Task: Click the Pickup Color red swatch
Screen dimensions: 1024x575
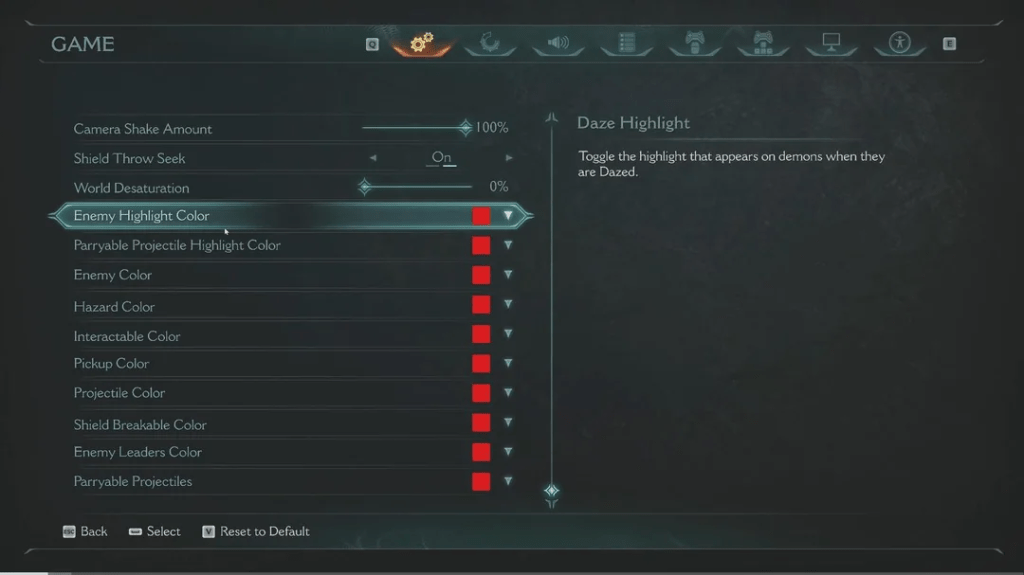Action: coord(481,363)
